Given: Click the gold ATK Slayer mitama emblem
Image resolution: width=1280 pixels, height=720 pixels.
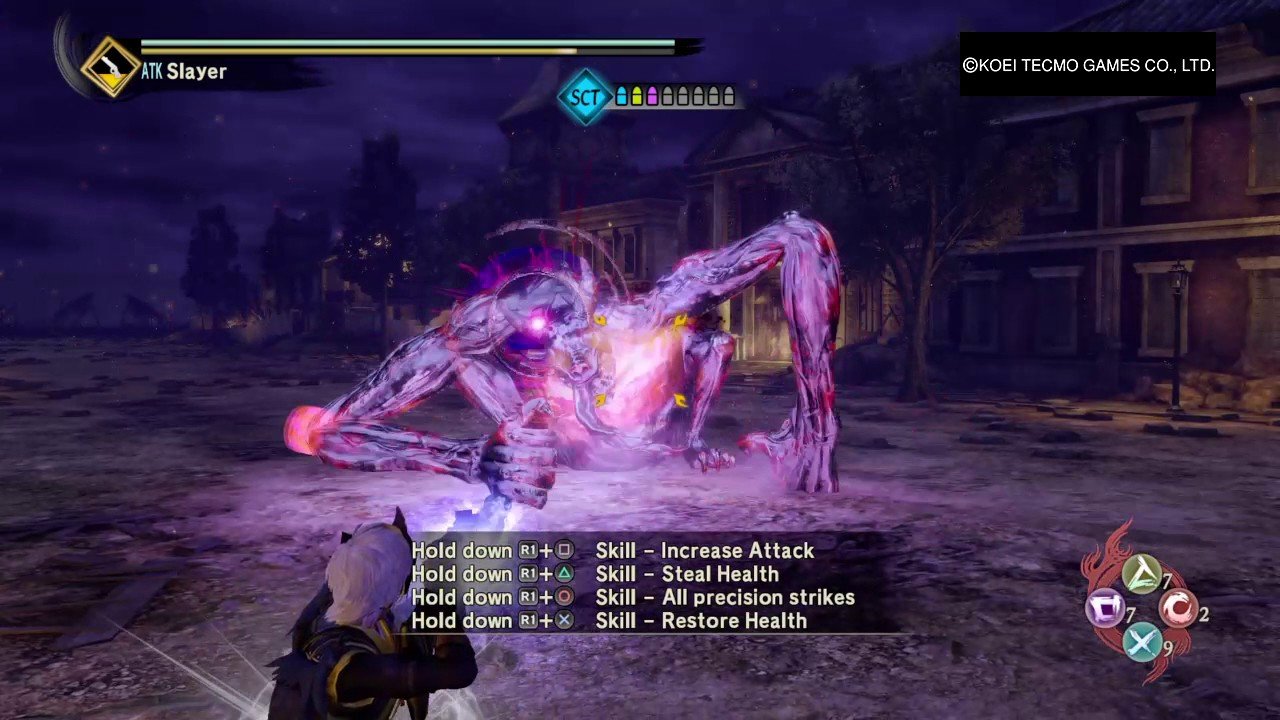Looking at the screenshot, I should 110,67.
